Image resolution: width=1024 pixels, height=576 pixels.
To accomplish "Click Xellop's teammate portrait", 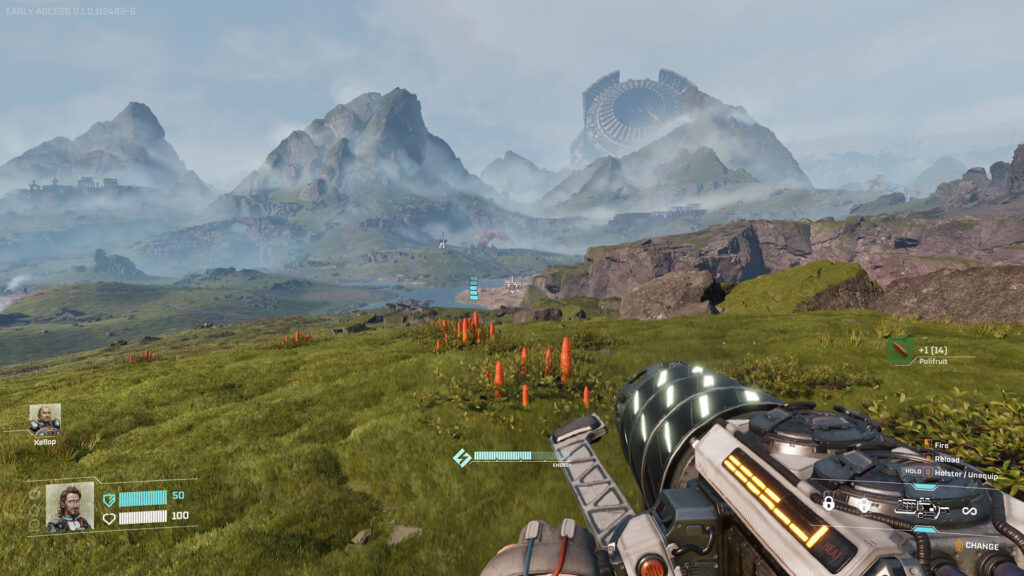I will 45,419.
